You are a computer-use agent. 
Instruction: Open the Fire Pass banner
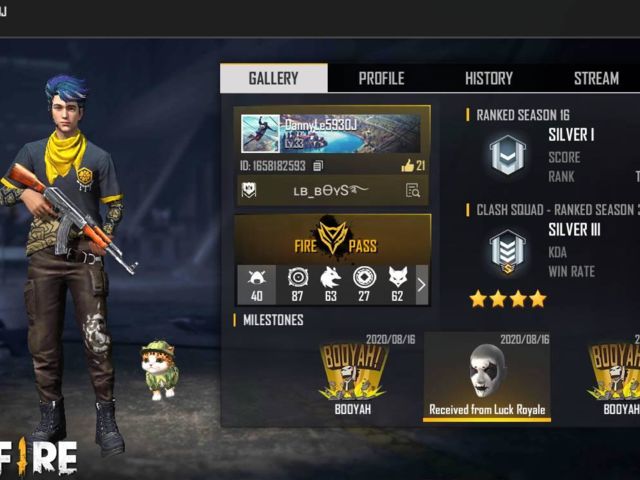click(333, 238)
